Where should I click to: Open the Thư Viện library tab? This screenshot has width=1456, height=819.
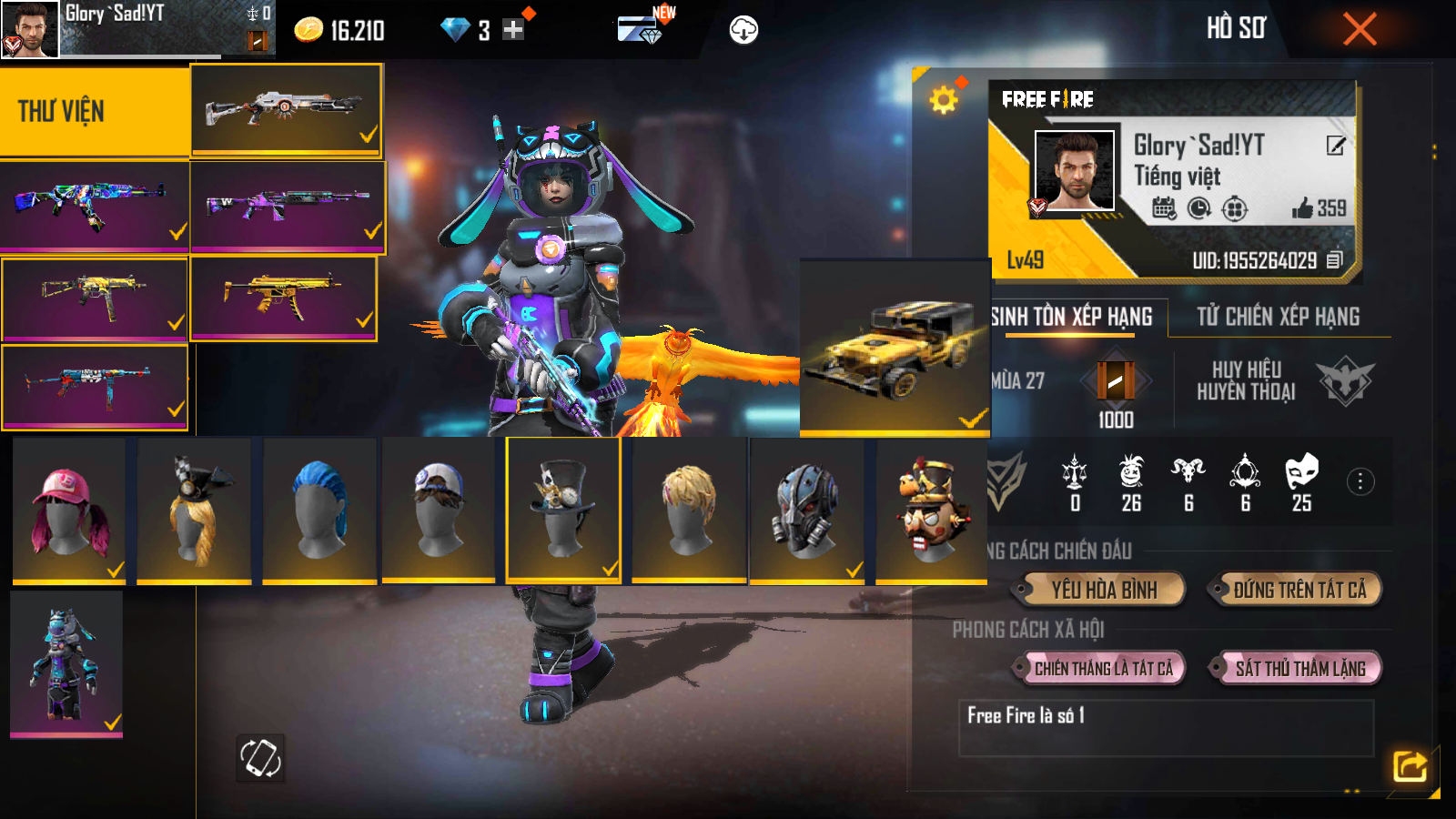click(95, 111)
